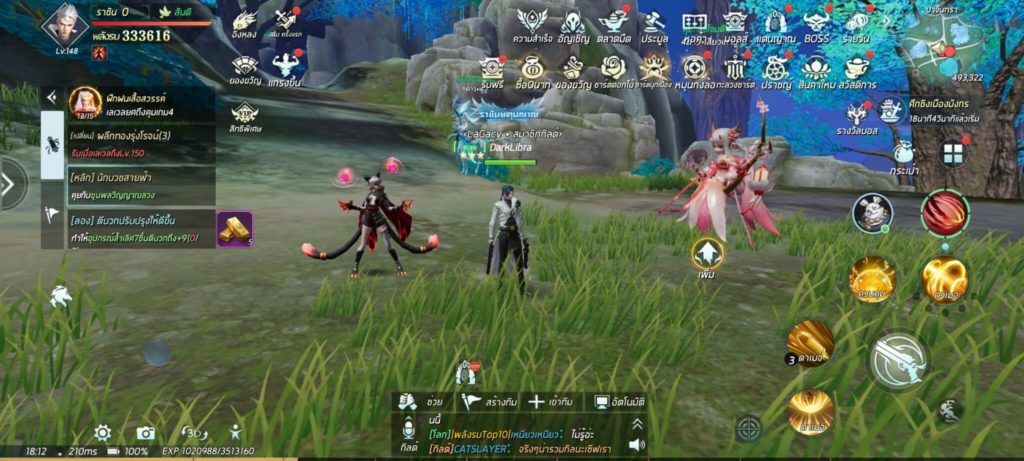Open the ประมูล auction icon
1024x461 pixels.
[655, 24]
